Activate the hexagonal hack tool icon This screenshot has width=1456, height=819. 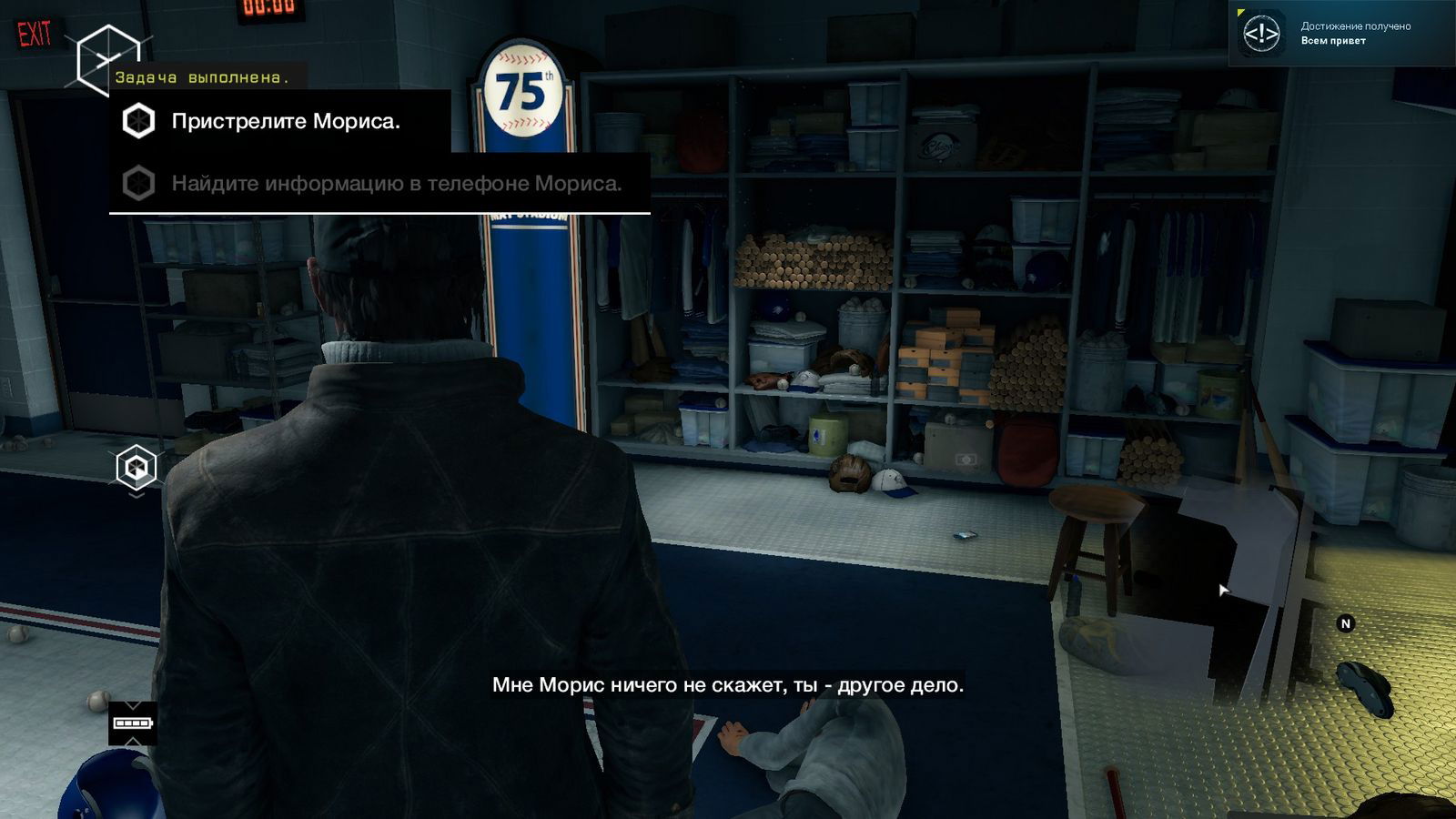click(x=136, y=469)
